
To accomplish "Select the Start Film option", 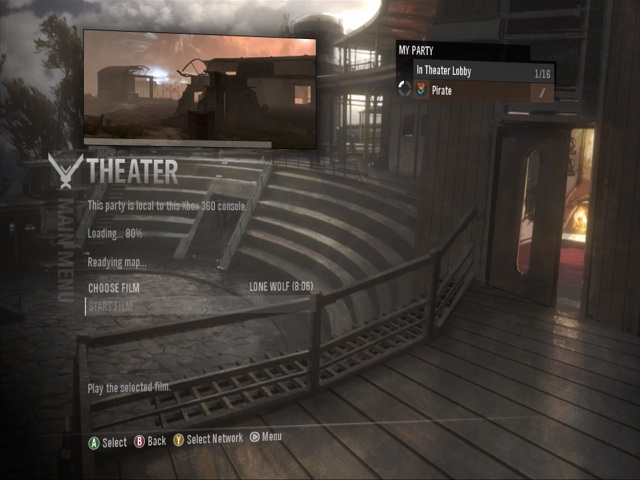I will [111, 306].
